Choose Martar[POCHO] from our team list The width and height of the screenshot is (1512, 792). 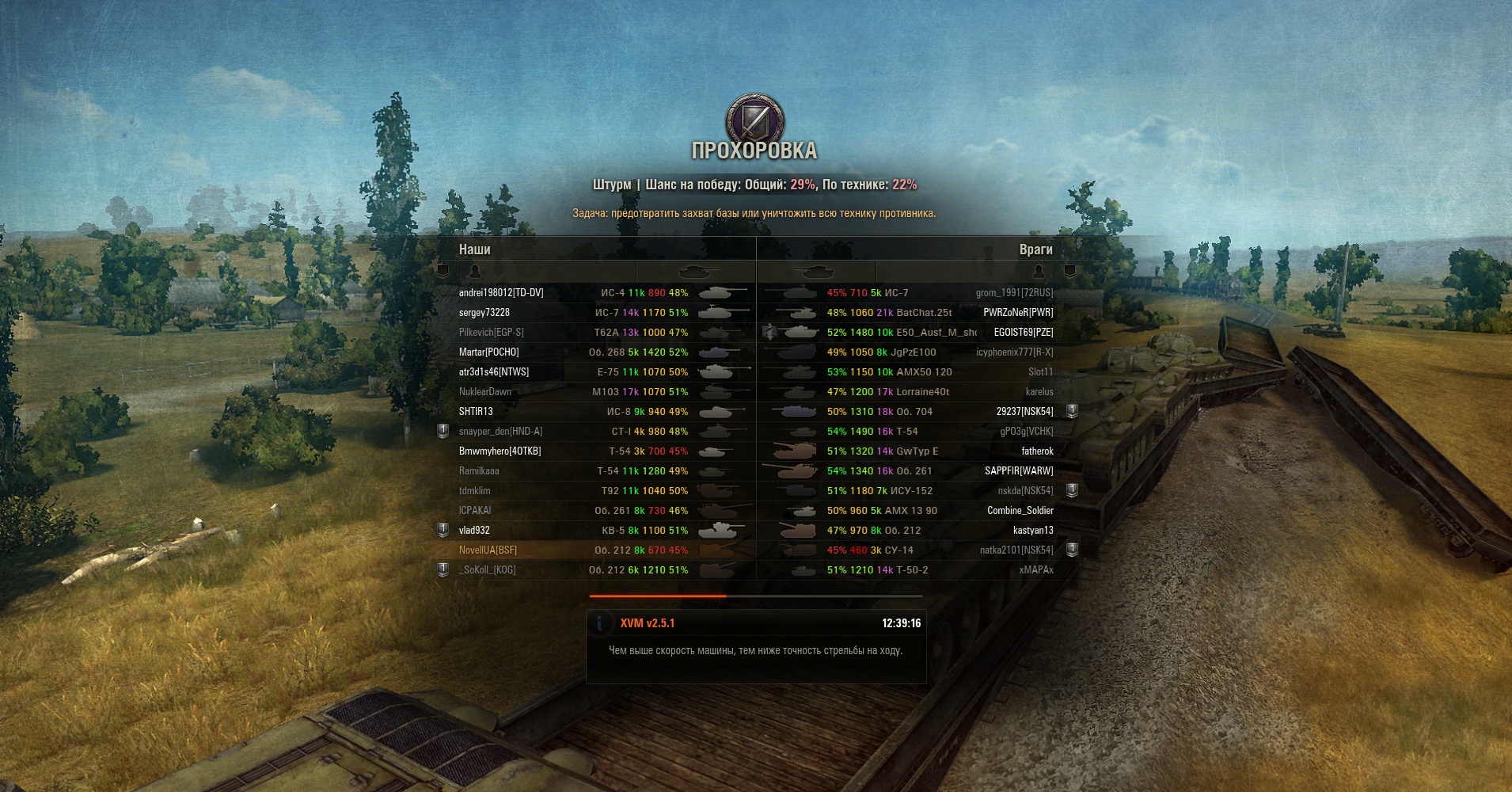[x=489, y=352]
